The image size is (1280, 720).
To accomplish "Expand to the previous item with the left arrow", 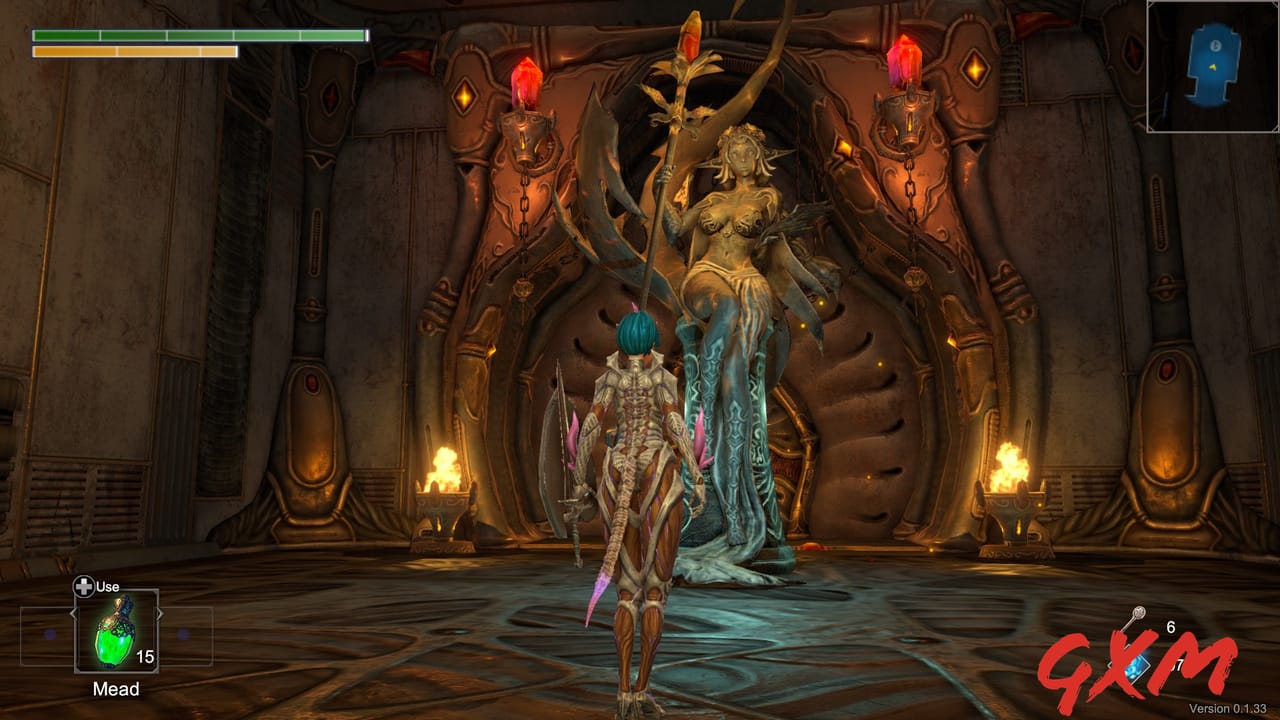I will pos(74,614).
